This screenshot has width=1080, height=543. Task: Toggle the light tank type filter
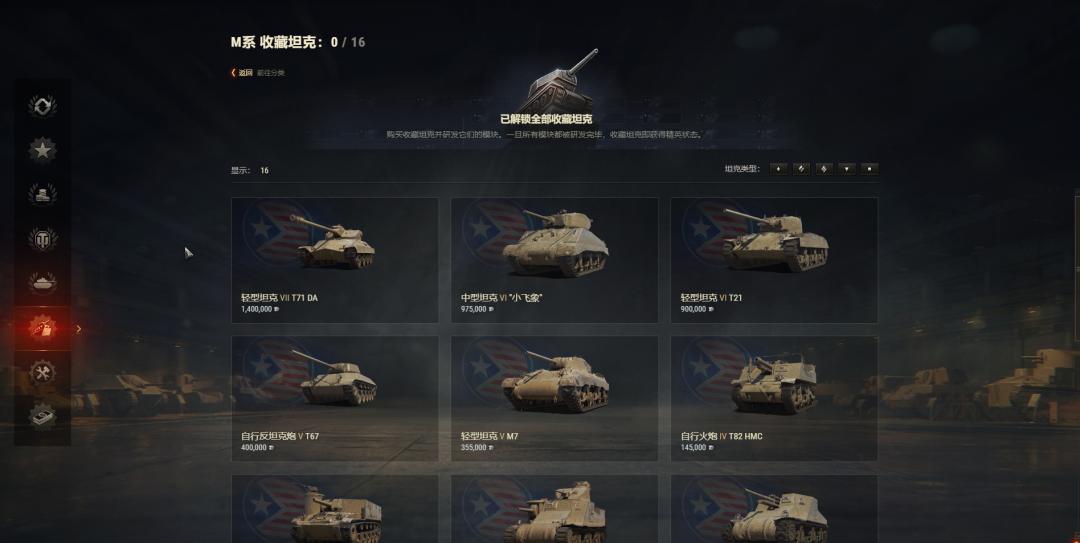779,169
